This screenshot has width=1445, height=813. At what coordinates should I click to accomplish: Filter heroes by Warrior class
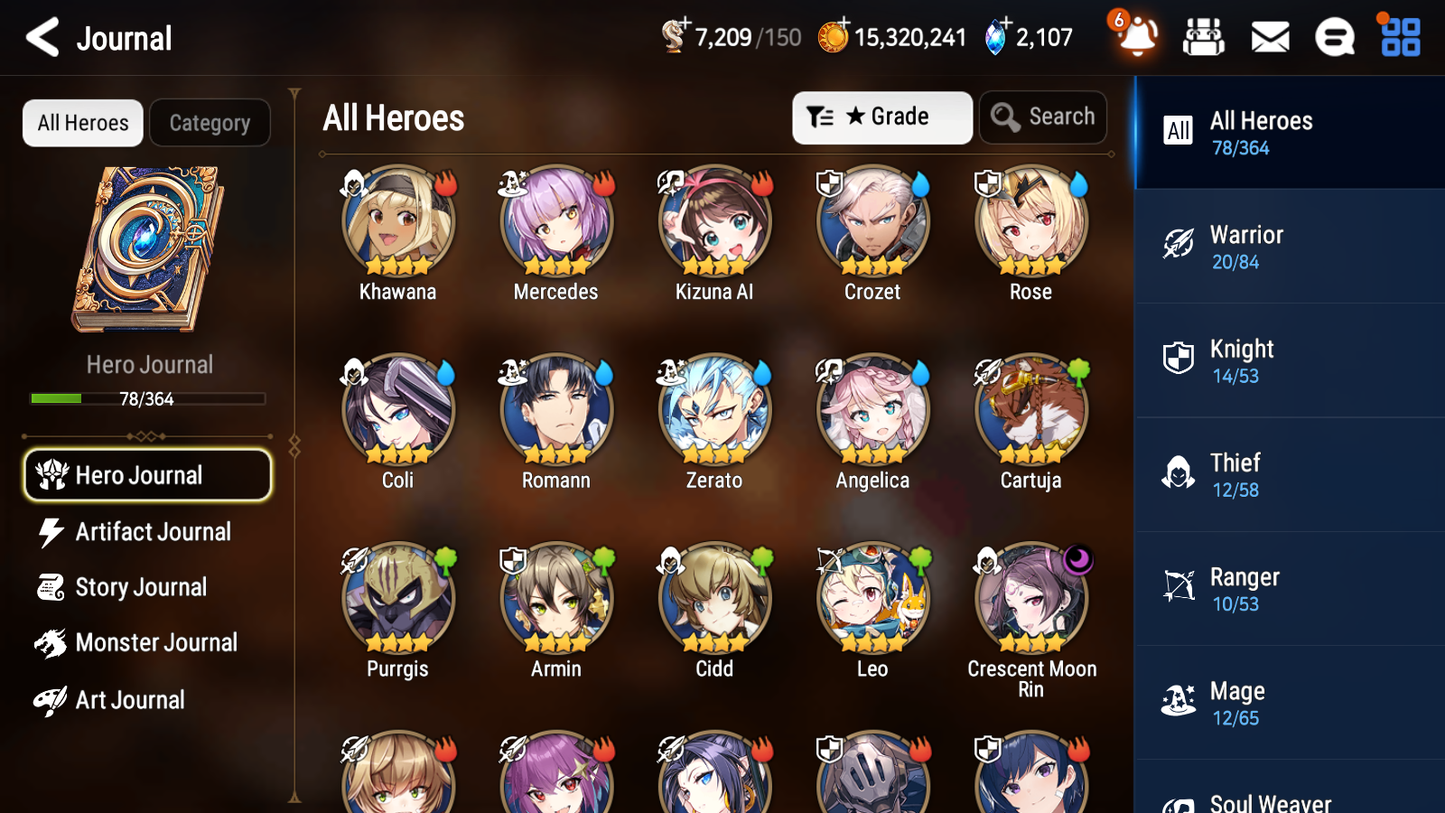[x=1289, y=247]
